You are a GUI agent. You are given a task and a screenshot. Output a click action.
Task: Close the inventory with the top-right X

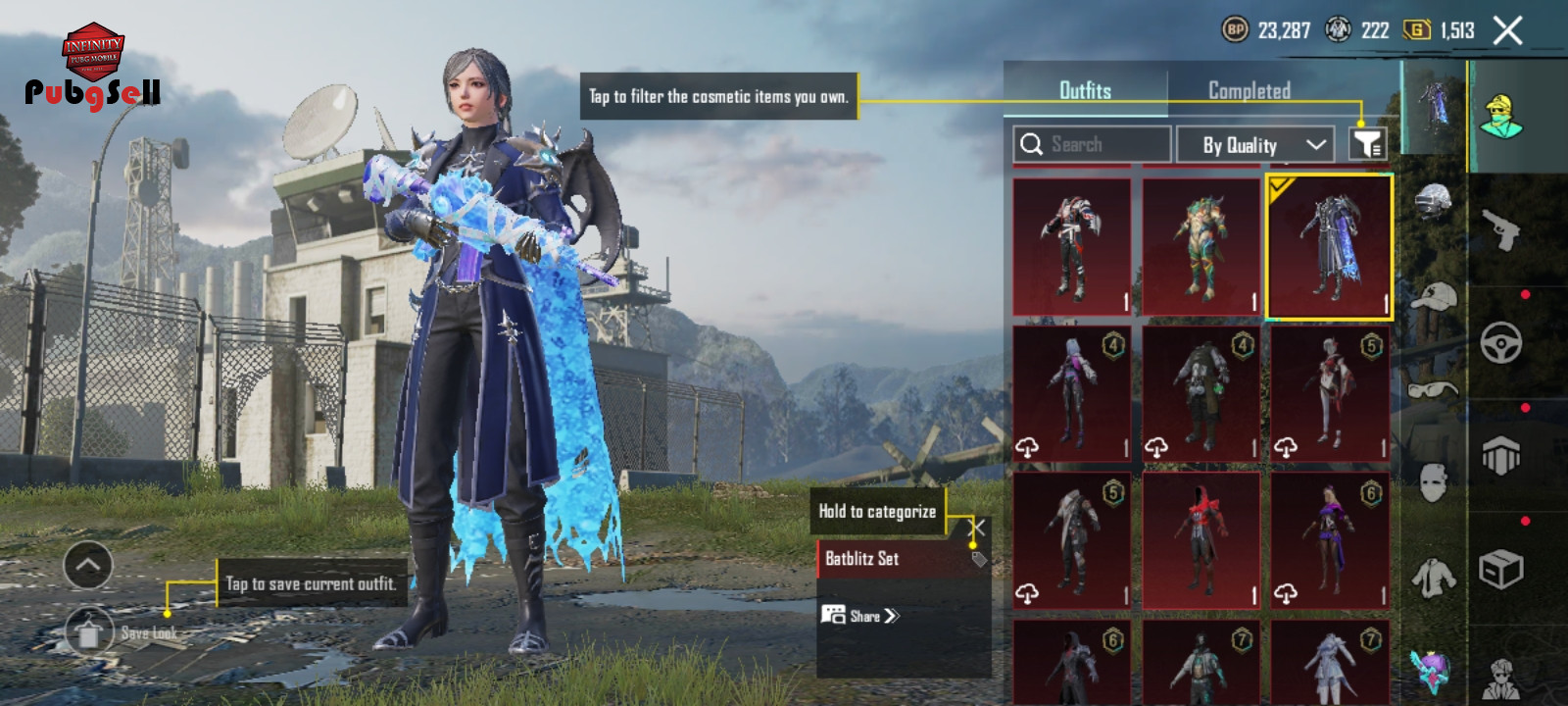click(x=1507, y=30)
